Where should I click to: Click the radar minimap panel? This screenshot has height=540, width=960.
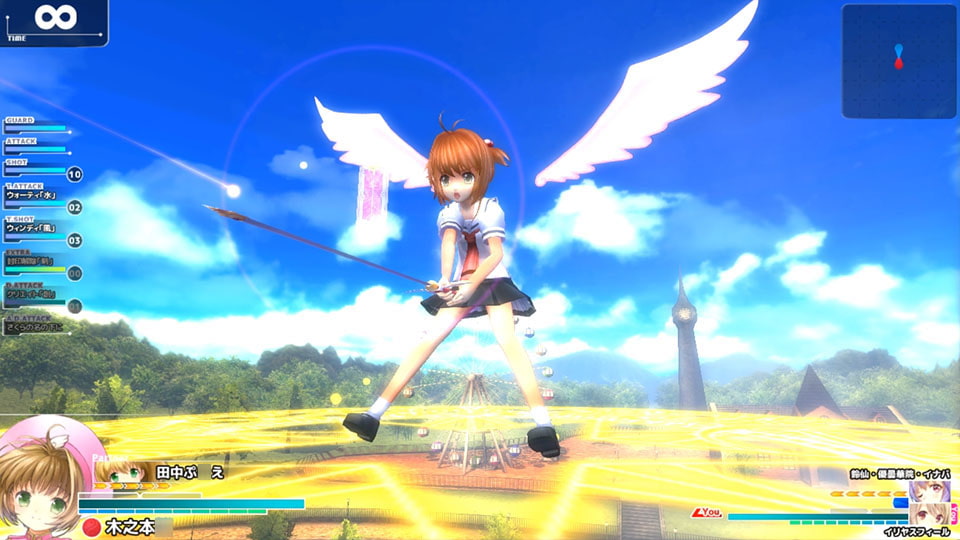[898, 61]
